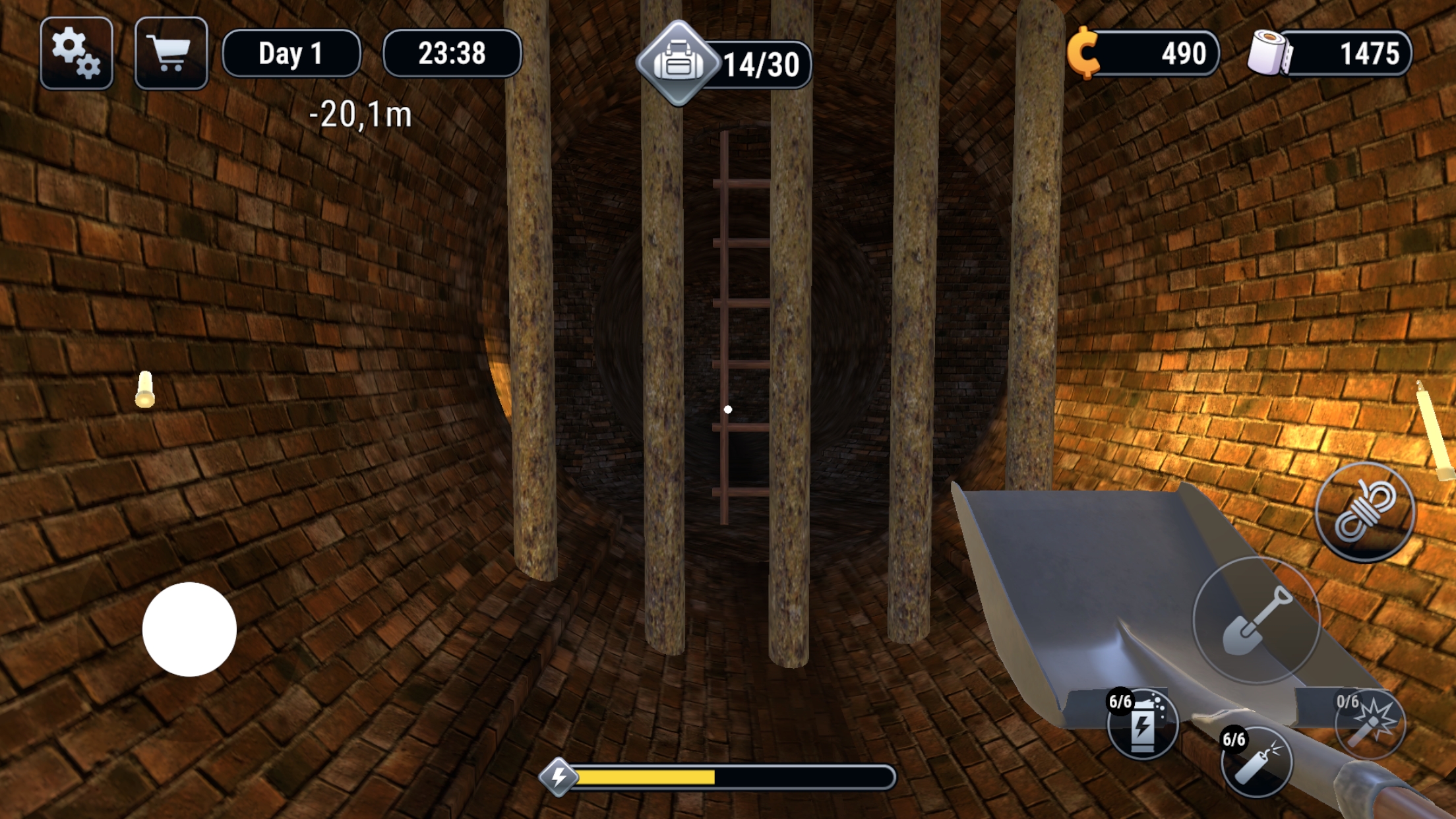Viewport: 1456px width, 819px height.
Task: Open the settings menu
Action: pyautogui.click(x=75, y=54)
